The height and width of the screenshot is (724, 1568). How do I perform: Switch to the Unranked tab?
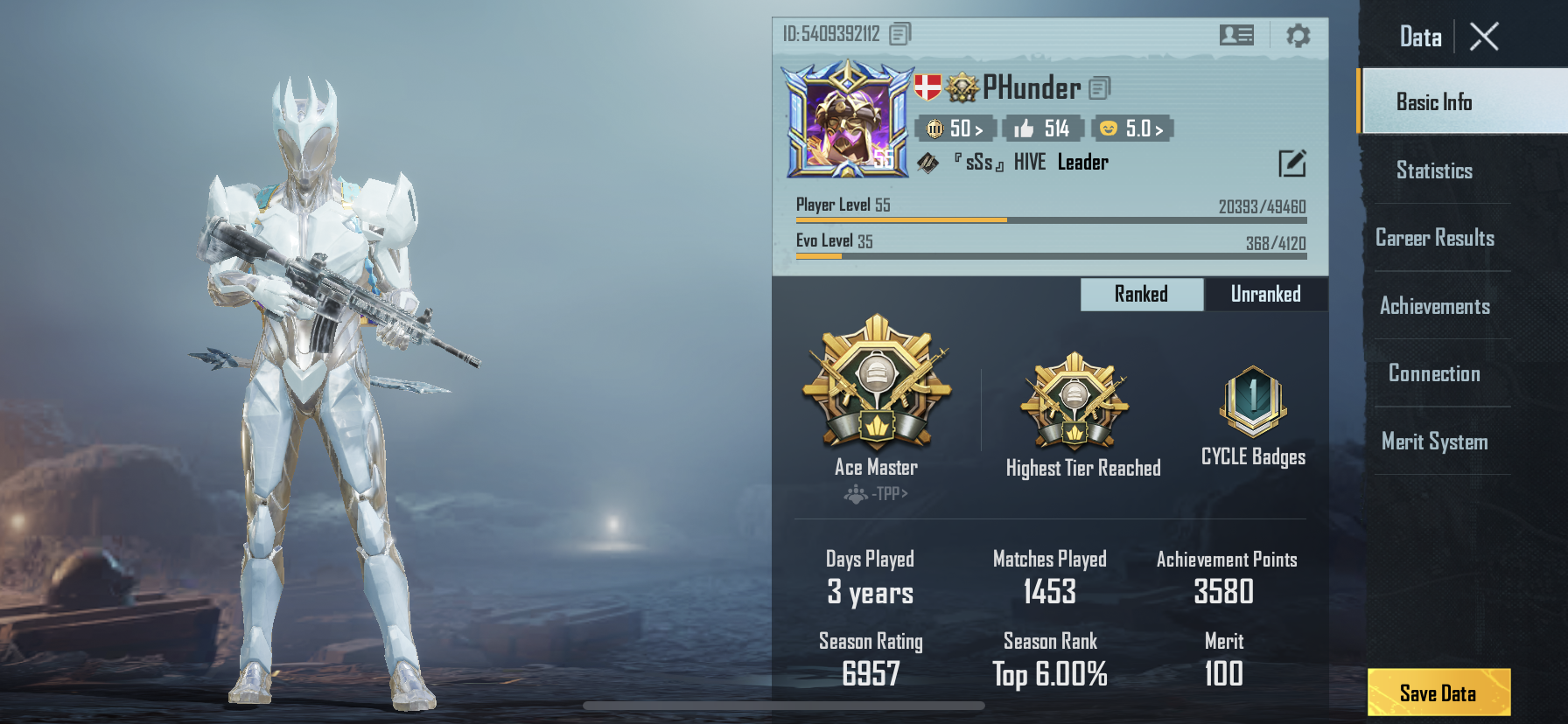coord(1265,294)
